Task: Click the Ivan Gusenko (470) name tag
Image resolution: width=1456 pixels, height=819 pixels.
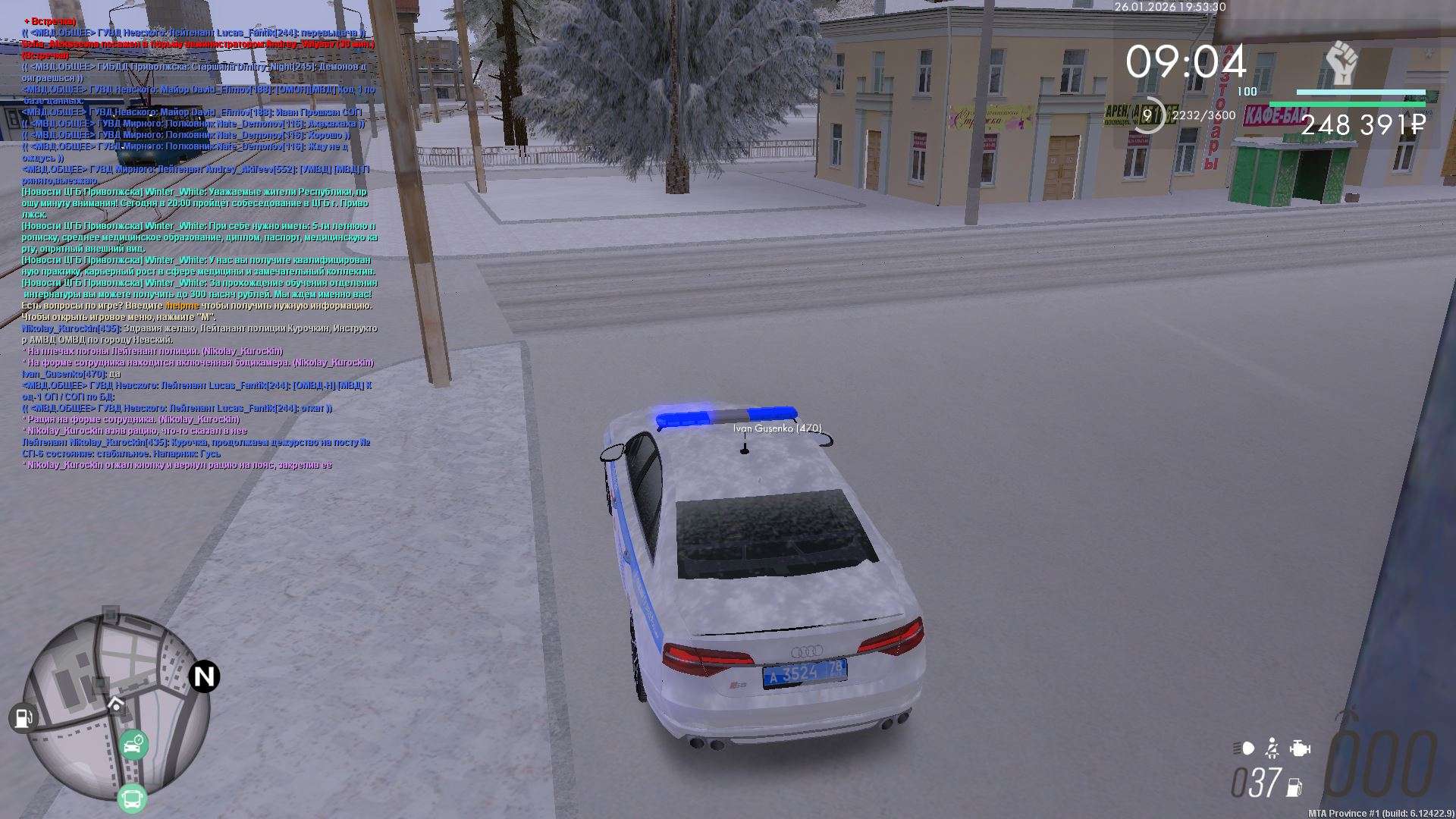Action: 777,428
